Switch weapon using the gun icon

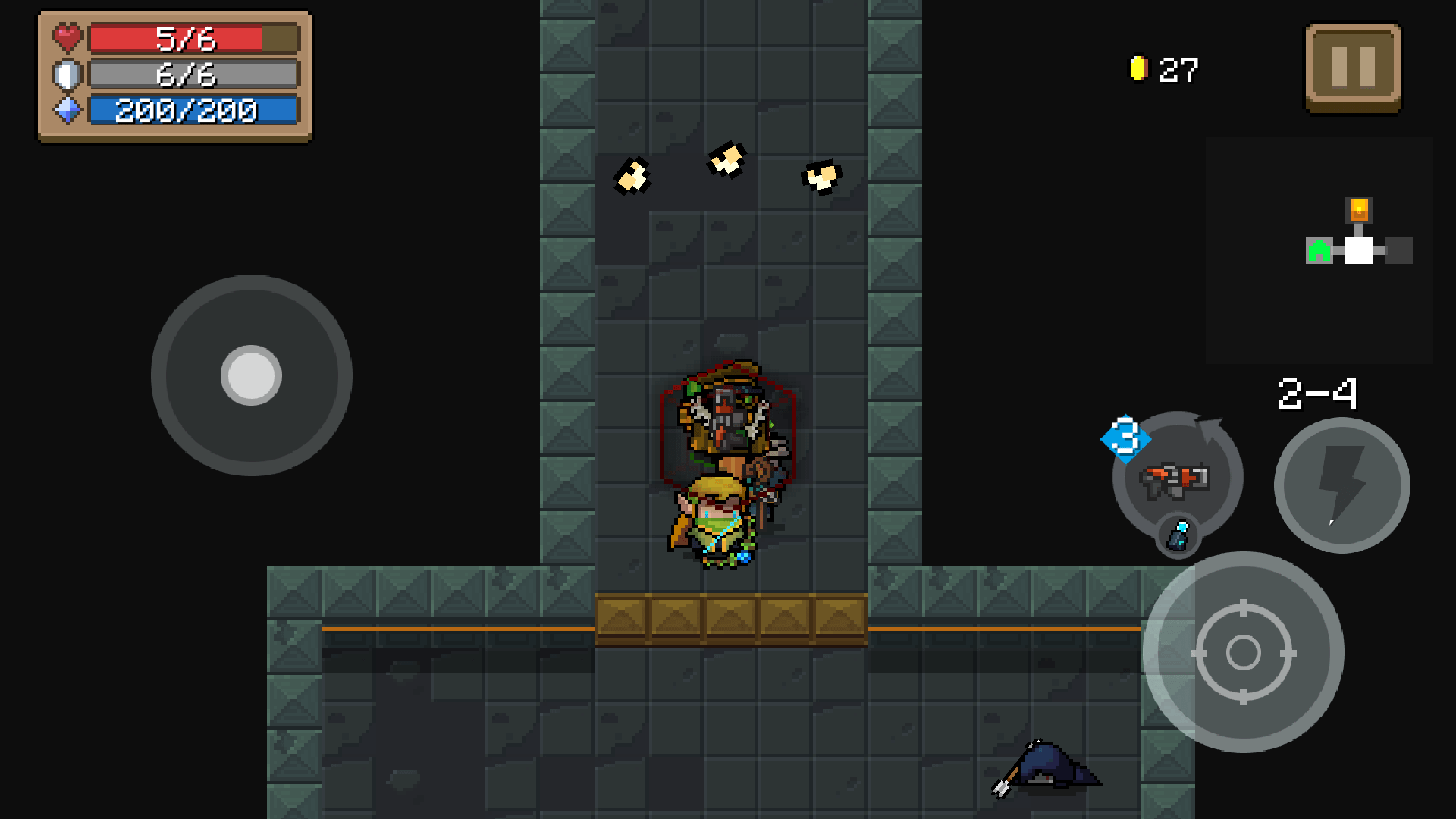(1176, 479)
